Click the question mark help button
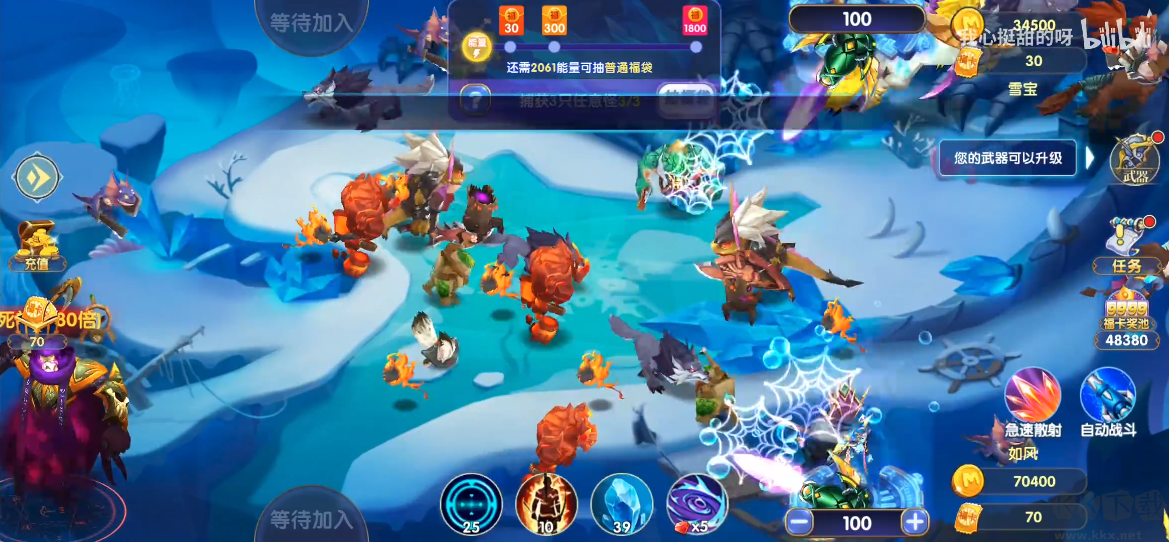The image size is (1169, 542). [475, 100]
